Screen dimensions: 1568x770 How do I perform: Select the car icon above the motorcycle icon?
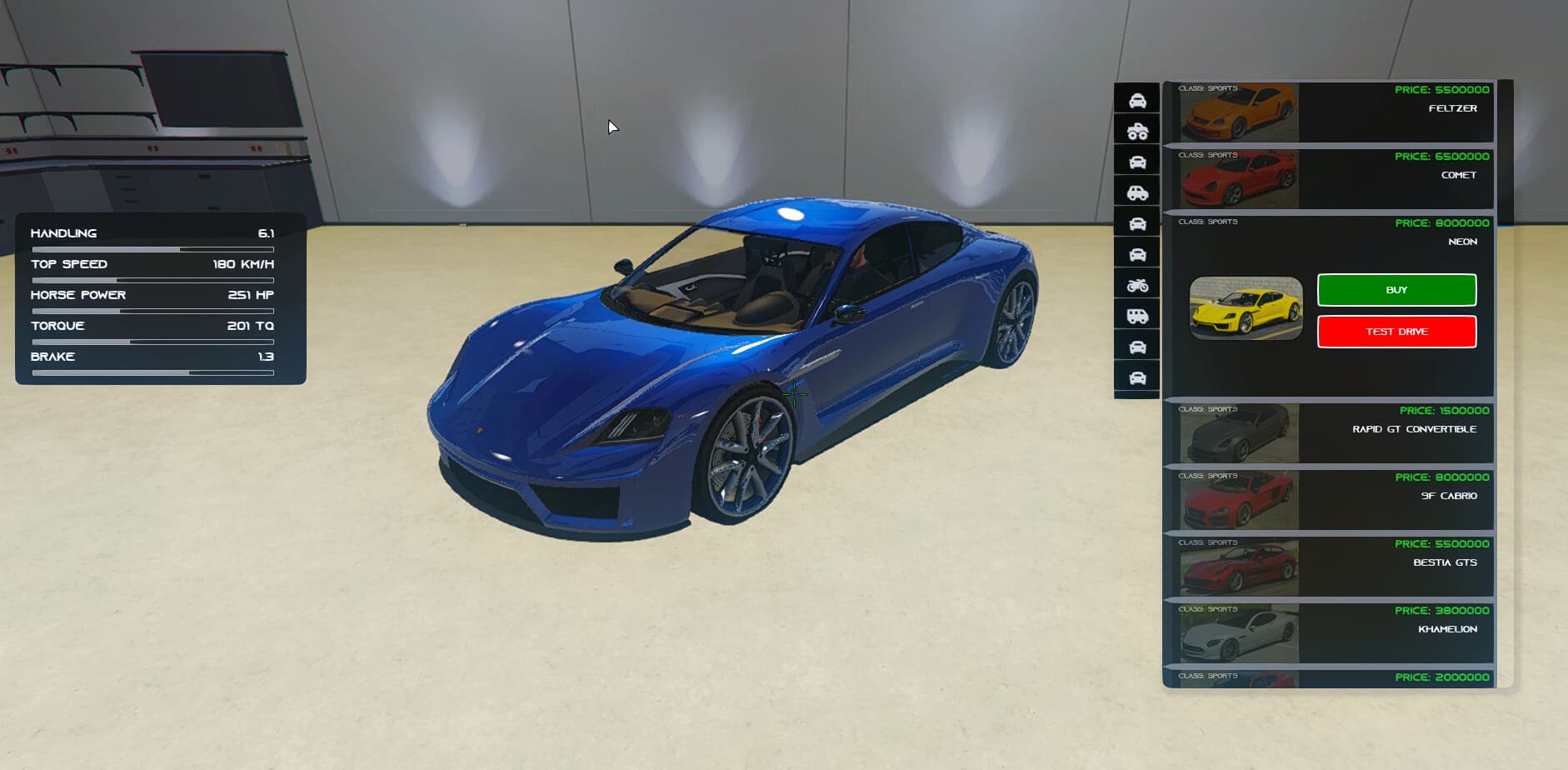(x=1137, y=252)
